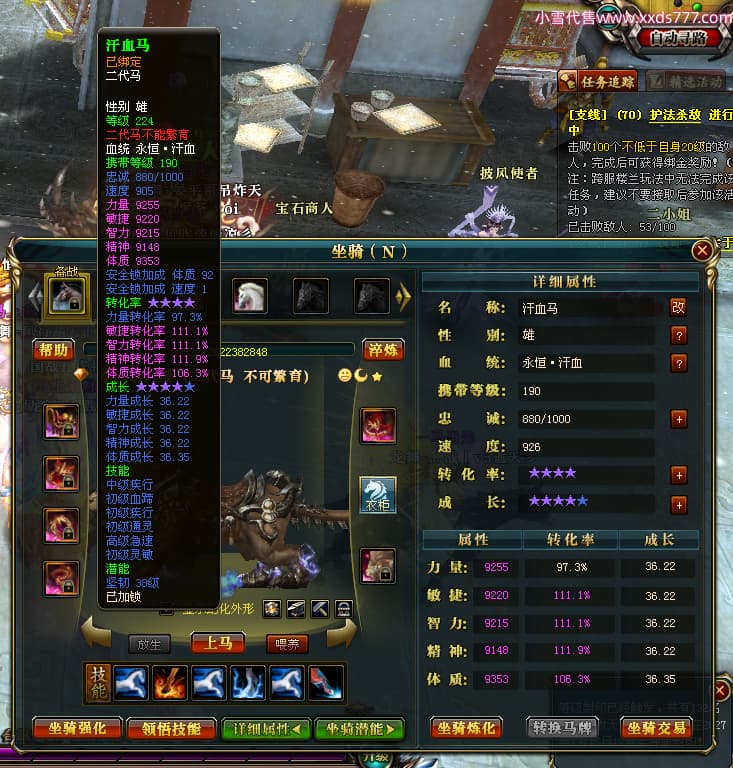Release the mount with 放生

[150, 644]
